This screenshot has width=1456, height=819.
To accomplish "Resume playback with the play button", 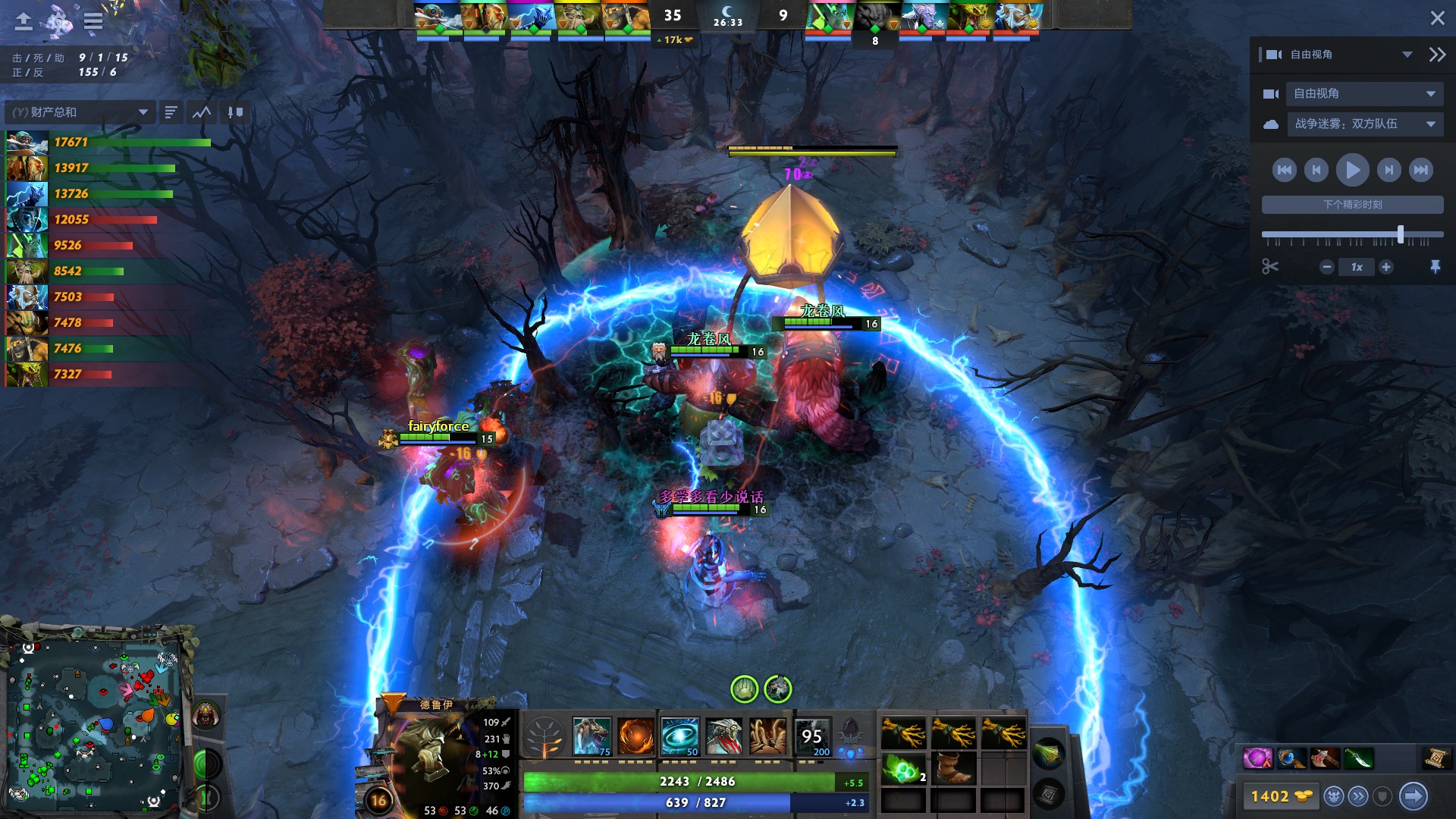I will 1352,170.
